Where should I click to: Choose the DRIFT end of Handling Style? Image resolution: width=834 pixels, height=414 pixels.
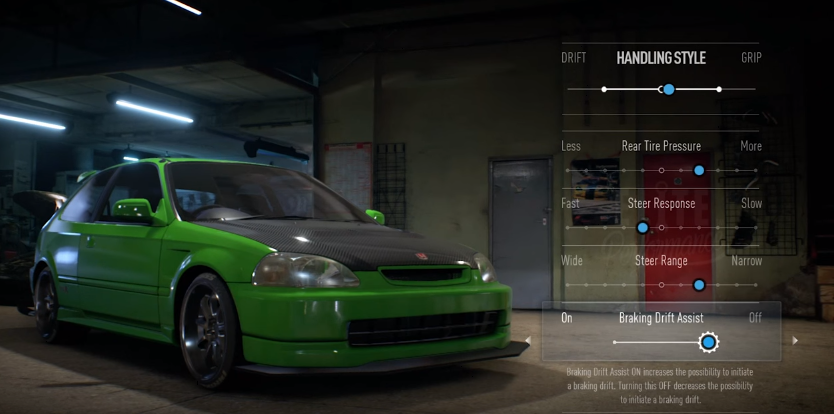[574, 58]
